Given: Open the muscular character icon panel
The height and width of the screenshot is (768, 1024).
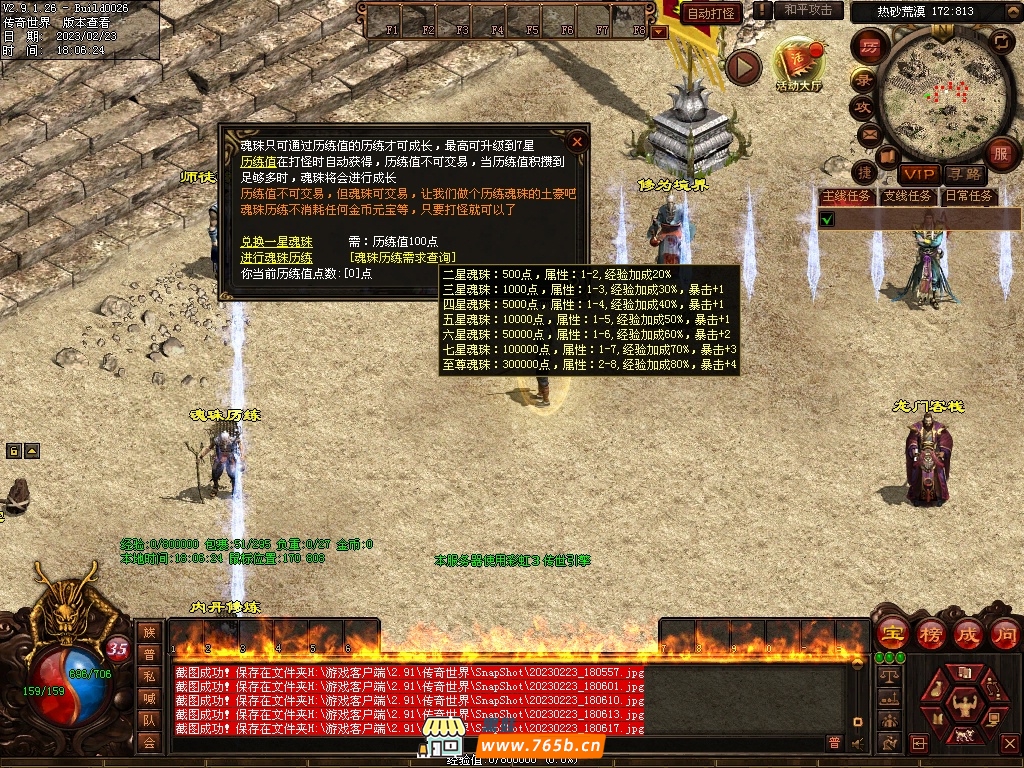Looking at the screenshot, I should [963, 706].
